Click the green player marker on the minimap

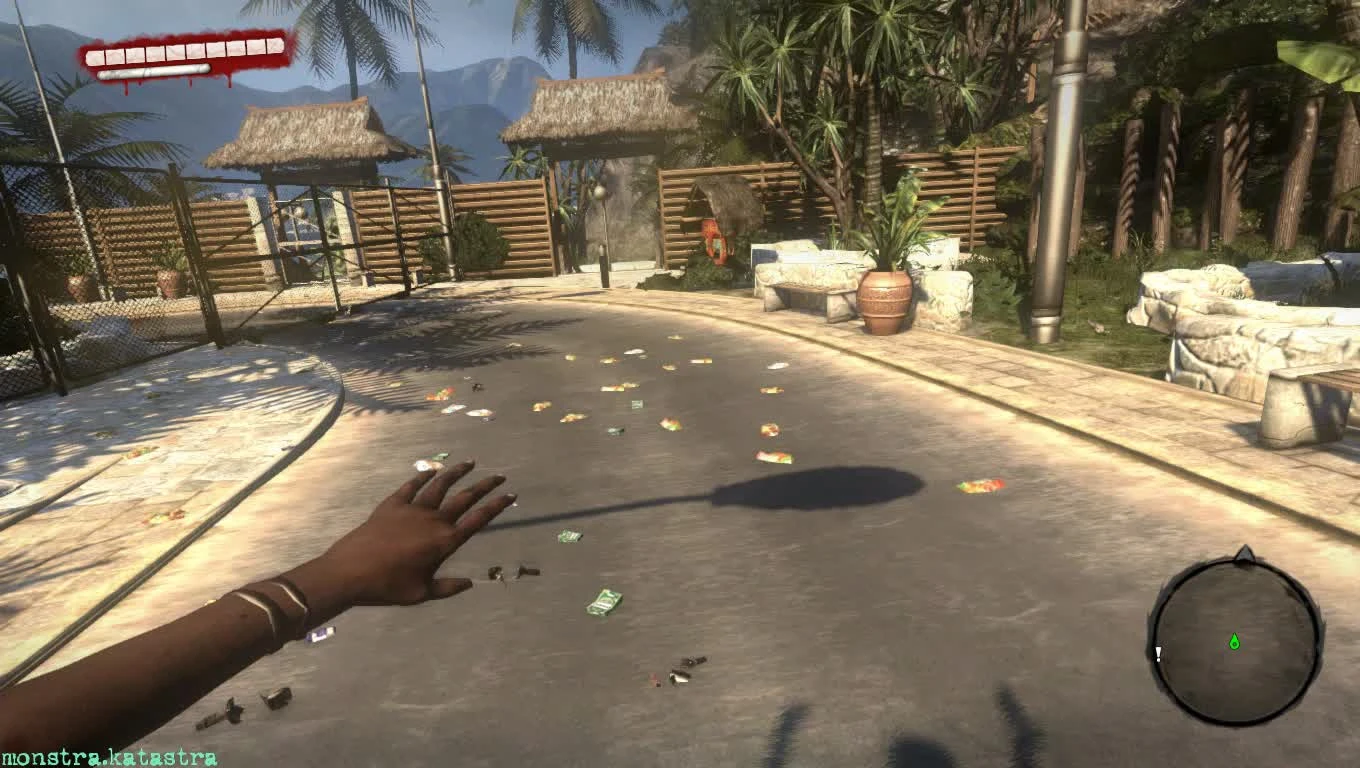point(1234,641)
